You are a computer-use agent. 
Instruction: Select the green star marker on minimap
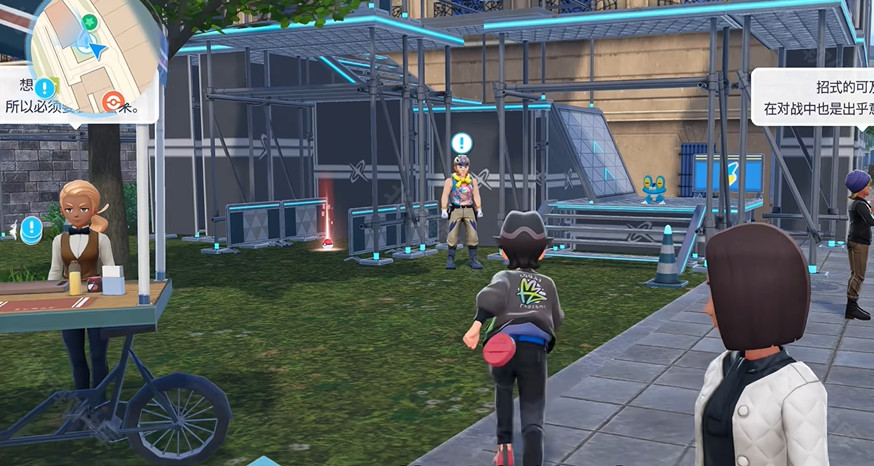[90, 21]
